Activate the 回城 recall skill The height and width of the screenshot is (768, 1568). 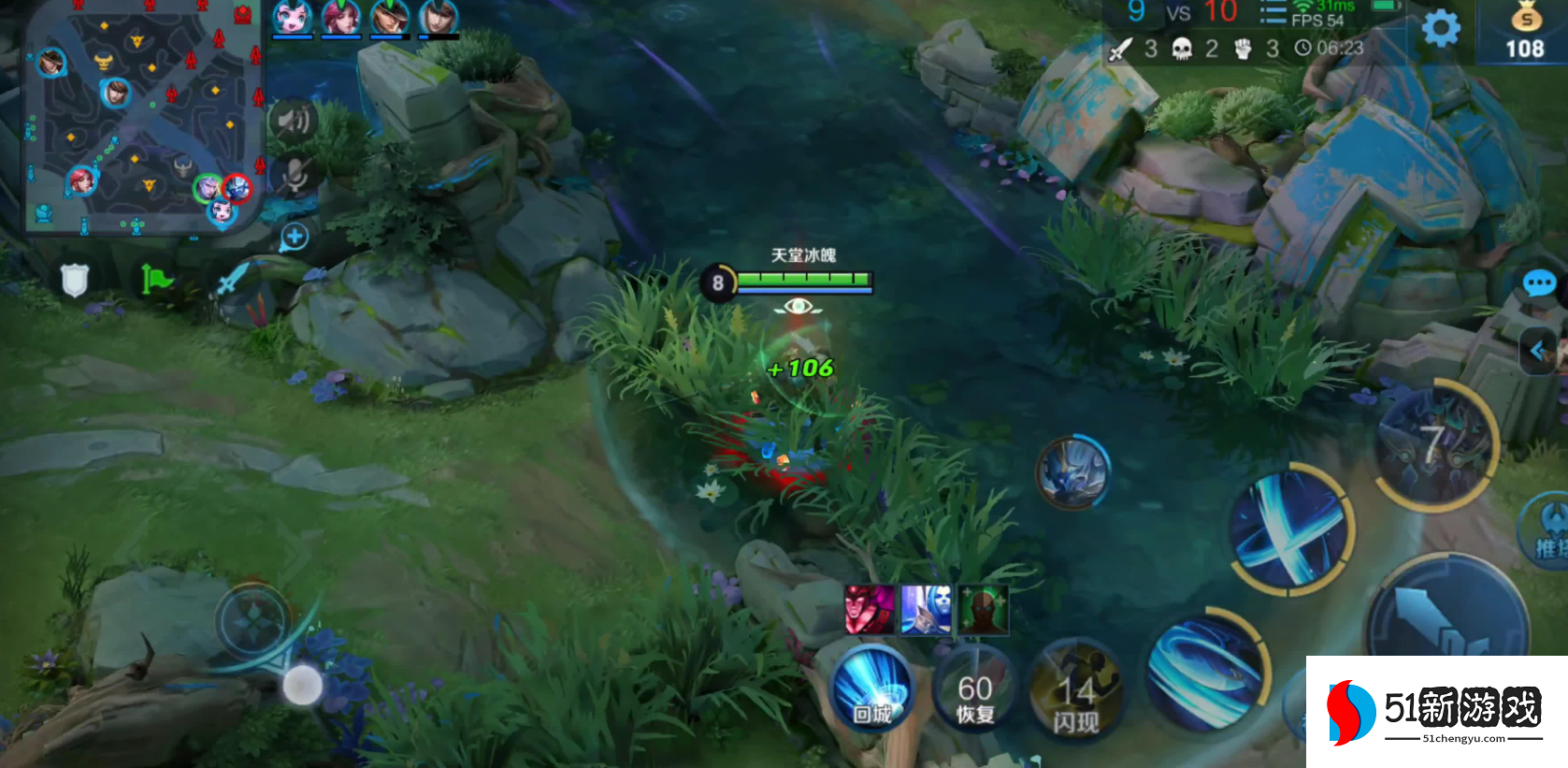871,692
